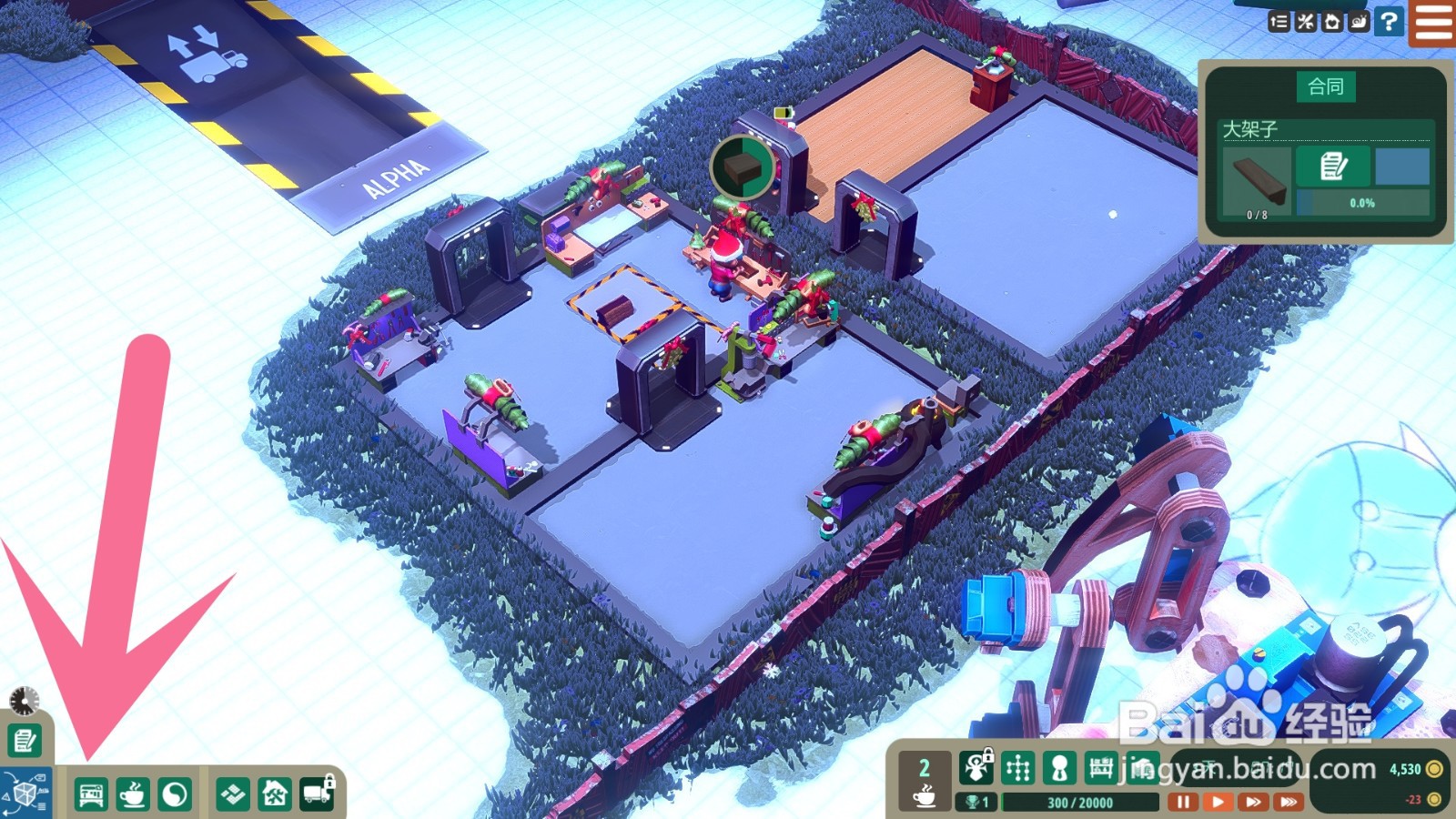
Task: Open the house with tools room builder
Action: point(275,794)
